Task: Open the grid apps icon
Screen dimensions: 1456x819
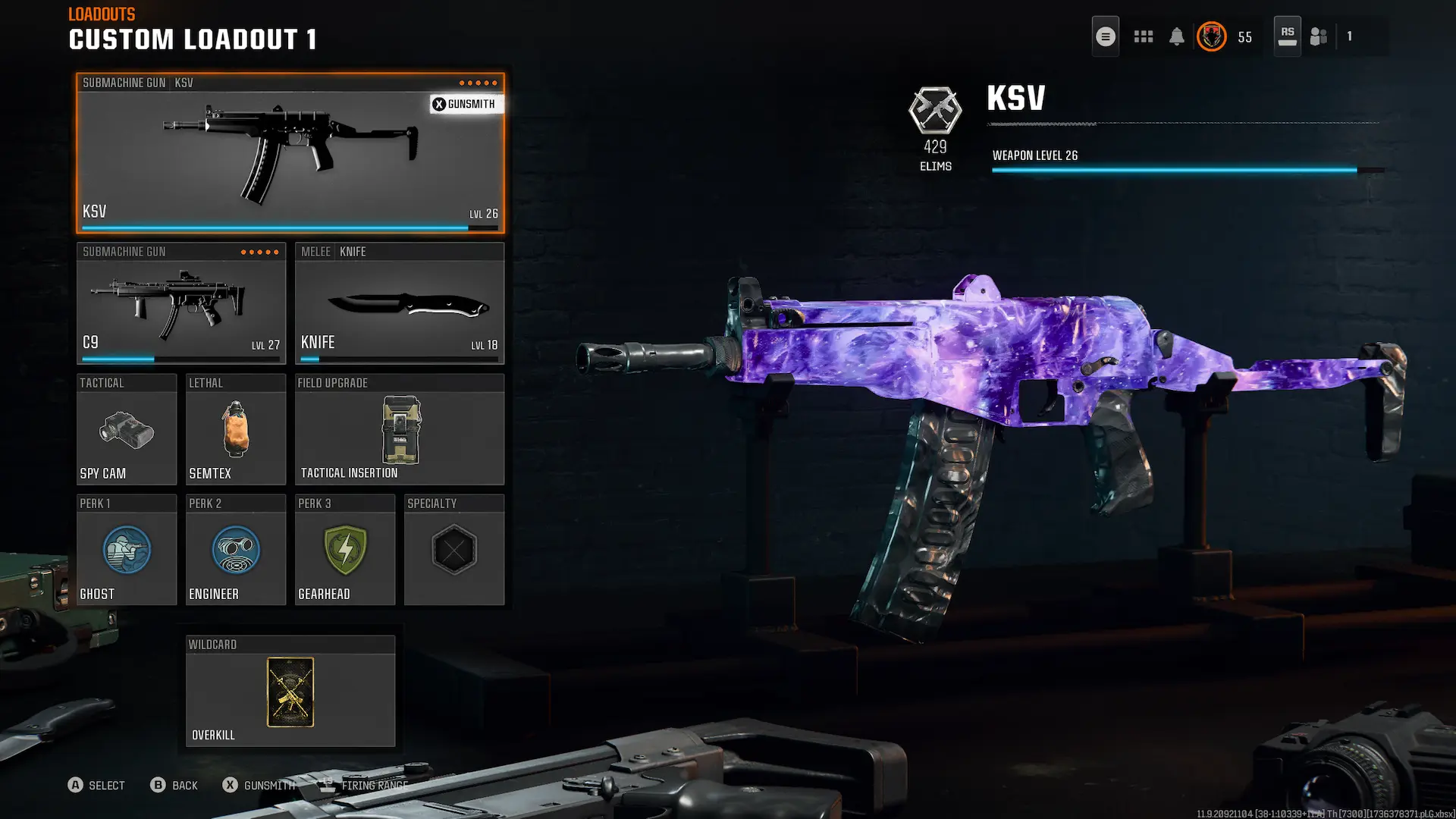Action: pos(1143,36)
